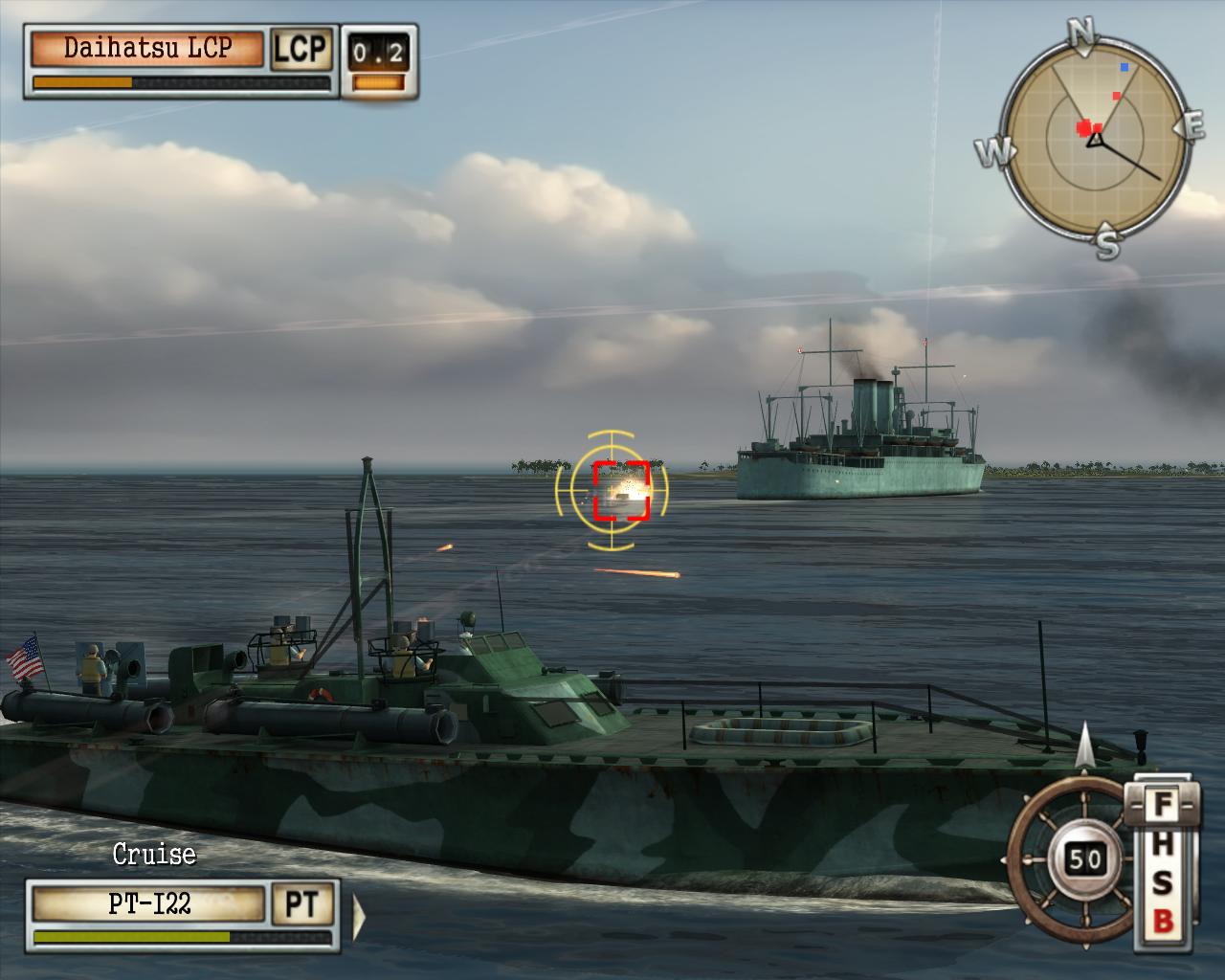
Task: Select the PT-122 unit name panel
Action: tap(148, 904)
